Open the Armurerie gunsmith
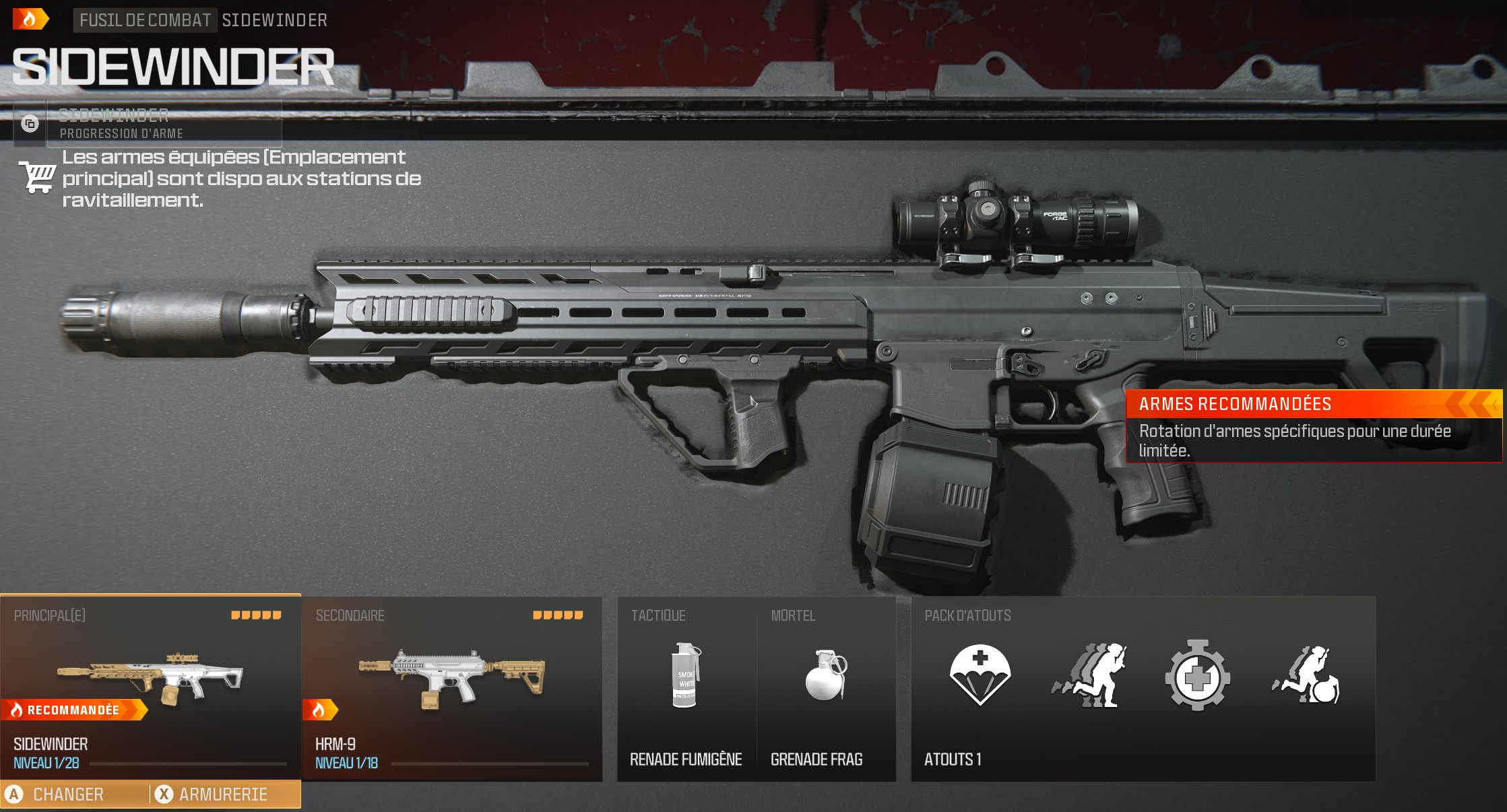This screenshot has height=812, width=1507. click(x=223, y=794)
